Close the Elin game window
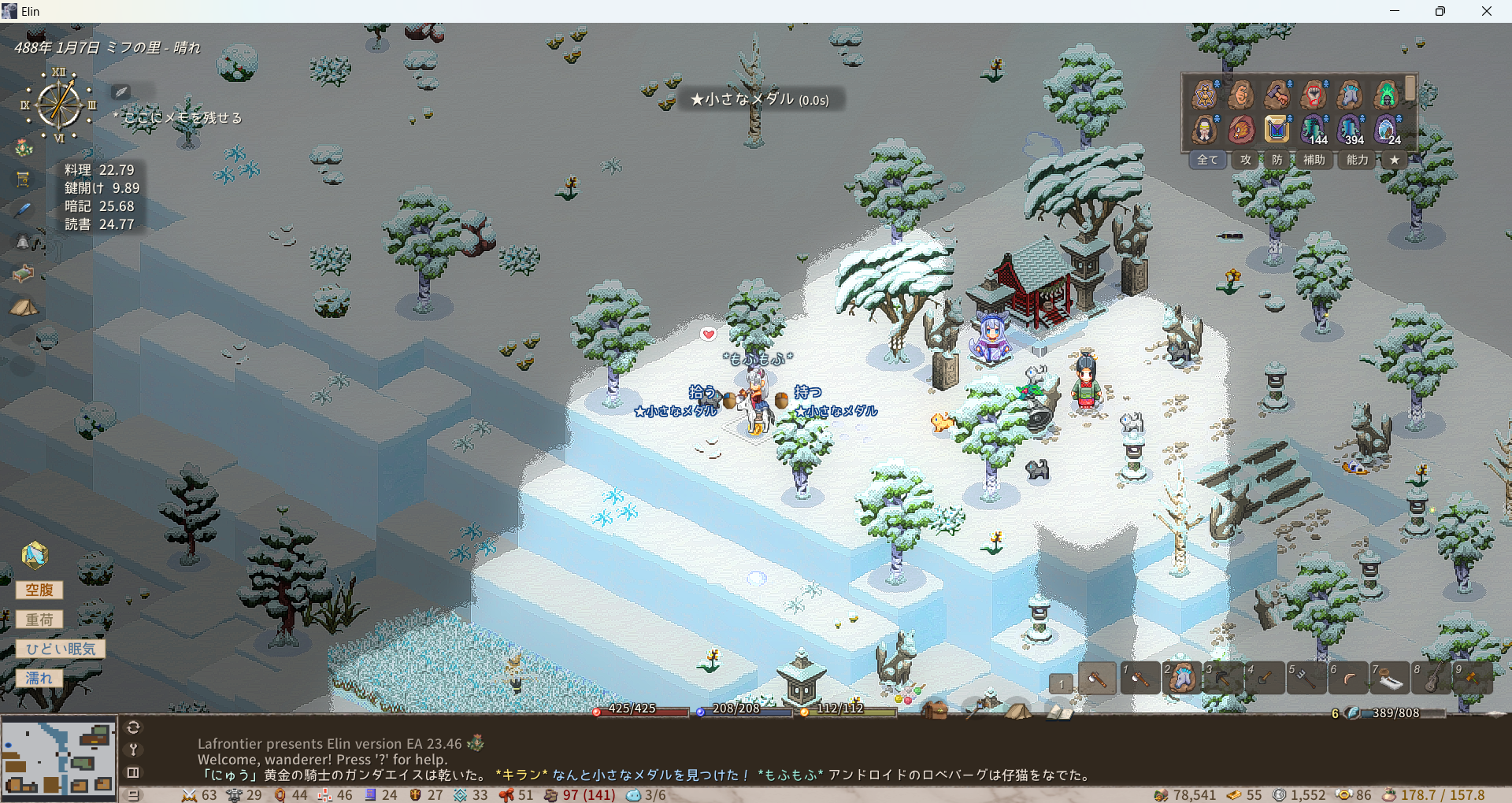This screenshot has width=1512, height=803. pyautogui.click(x=1486, y=11)
